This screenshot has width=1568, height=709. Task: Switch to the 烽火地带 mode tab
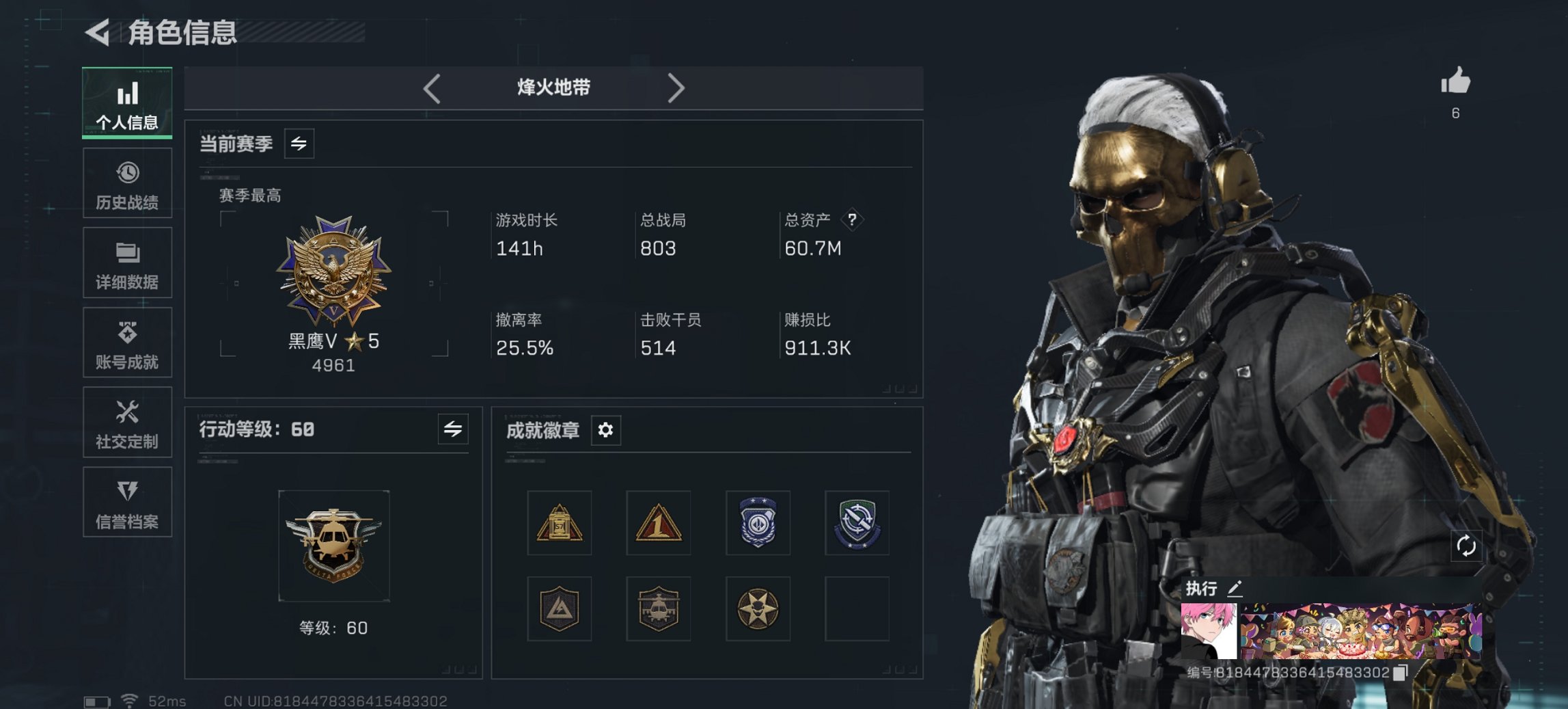553,88
